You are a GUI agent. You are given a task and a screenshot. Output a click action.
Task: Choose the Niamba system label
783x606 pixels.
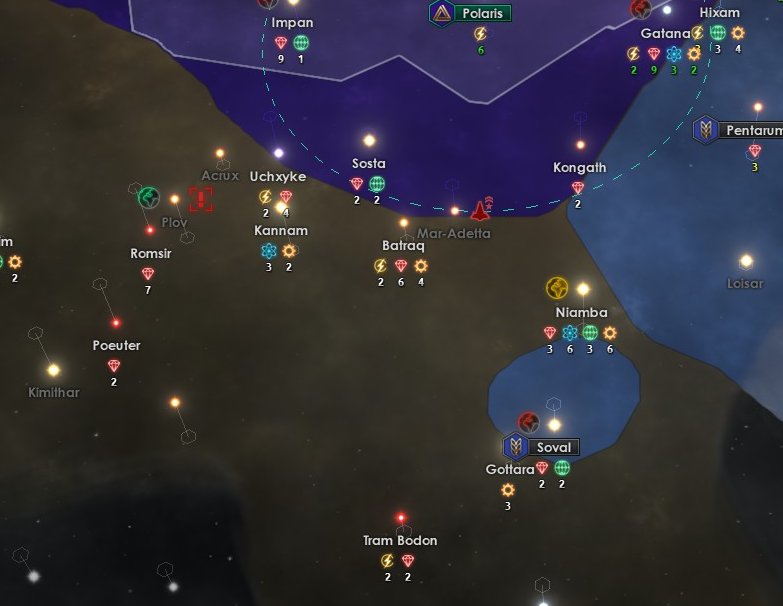click(582, 312)
